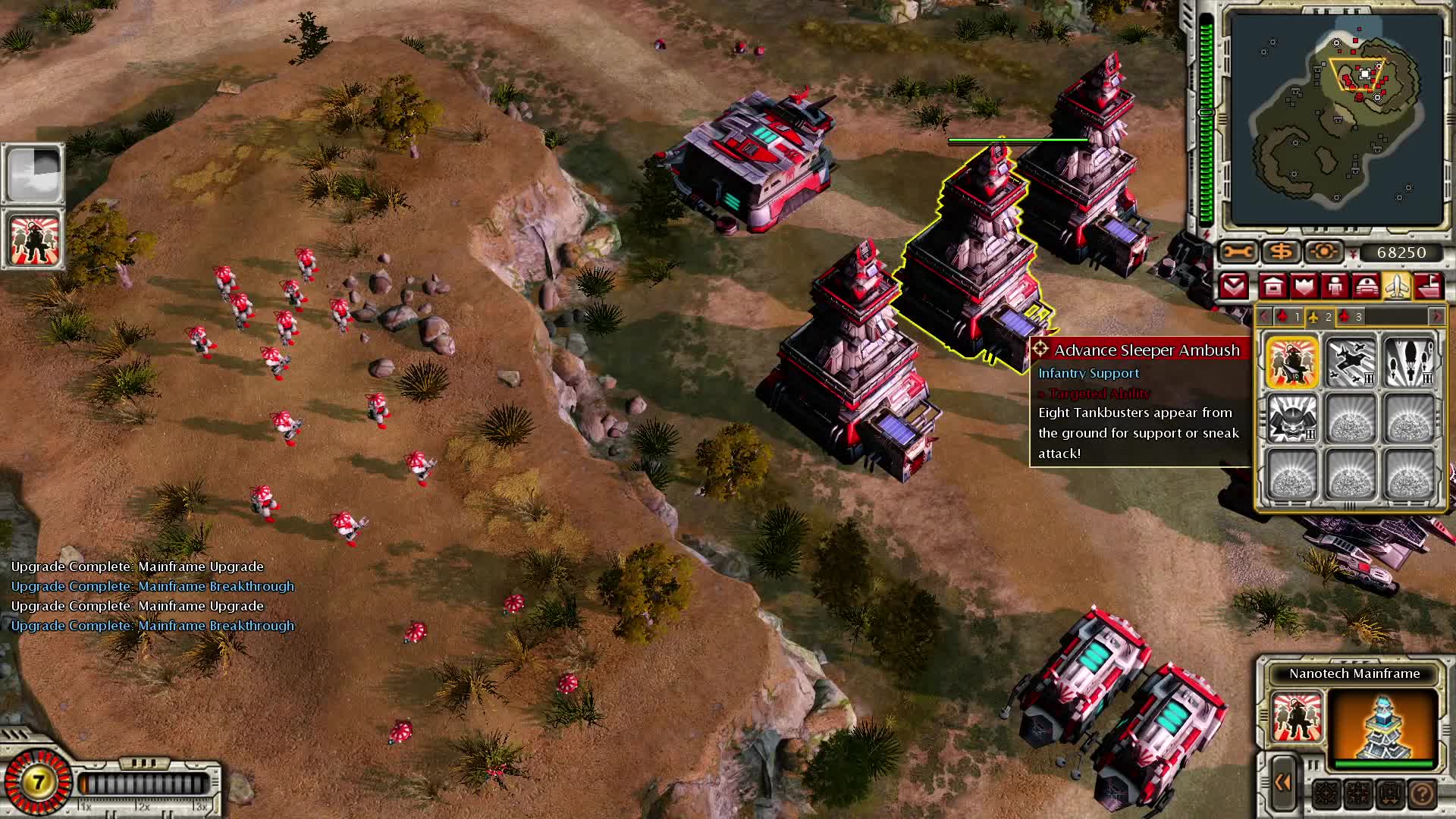Collapse the sidebar with the double-chevron button
Viewport: 1456px width, 819px height.
pos(1283,783)
